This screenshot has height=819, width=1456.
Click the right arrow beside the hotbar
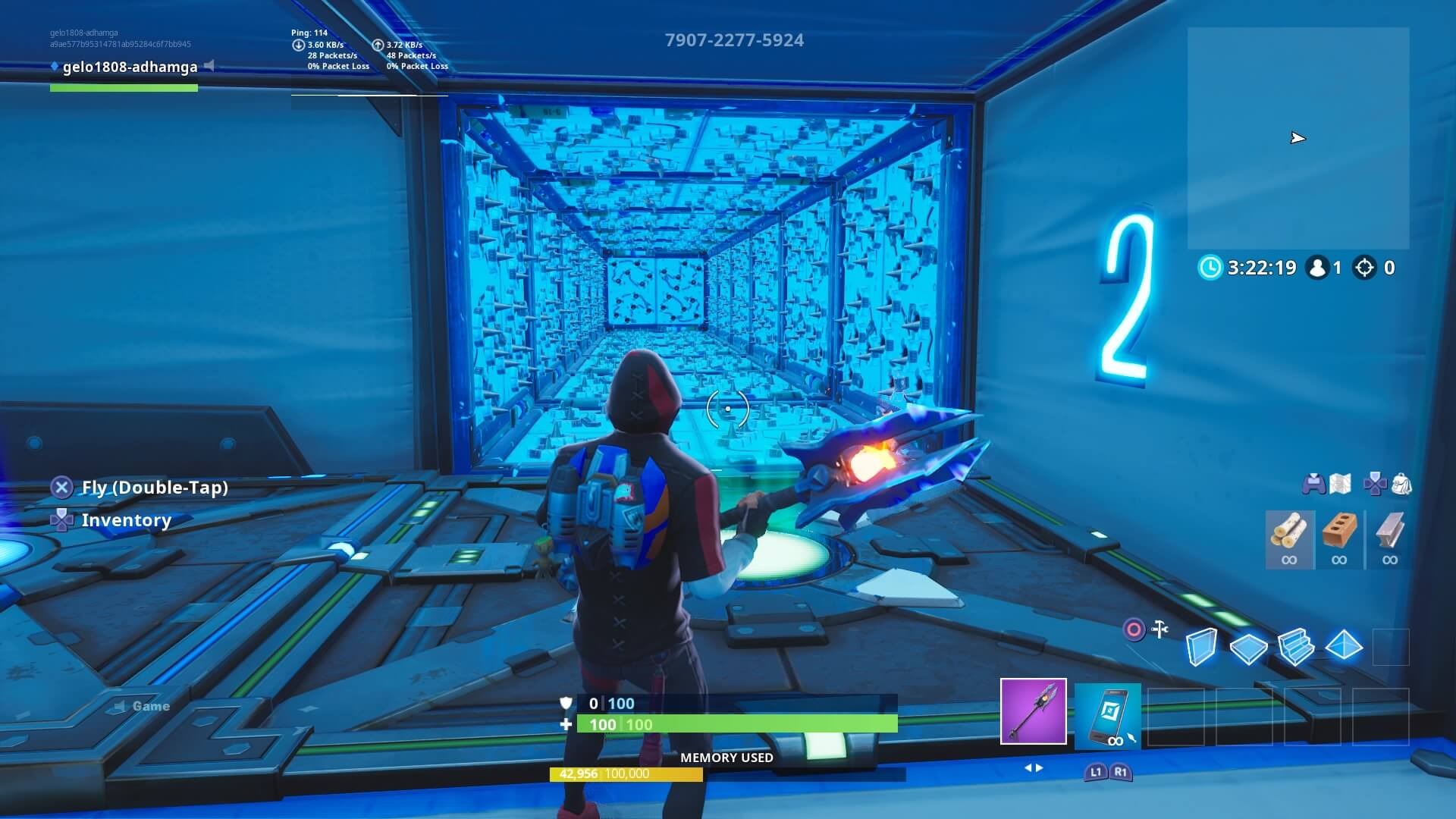[x=1038, y=768]
